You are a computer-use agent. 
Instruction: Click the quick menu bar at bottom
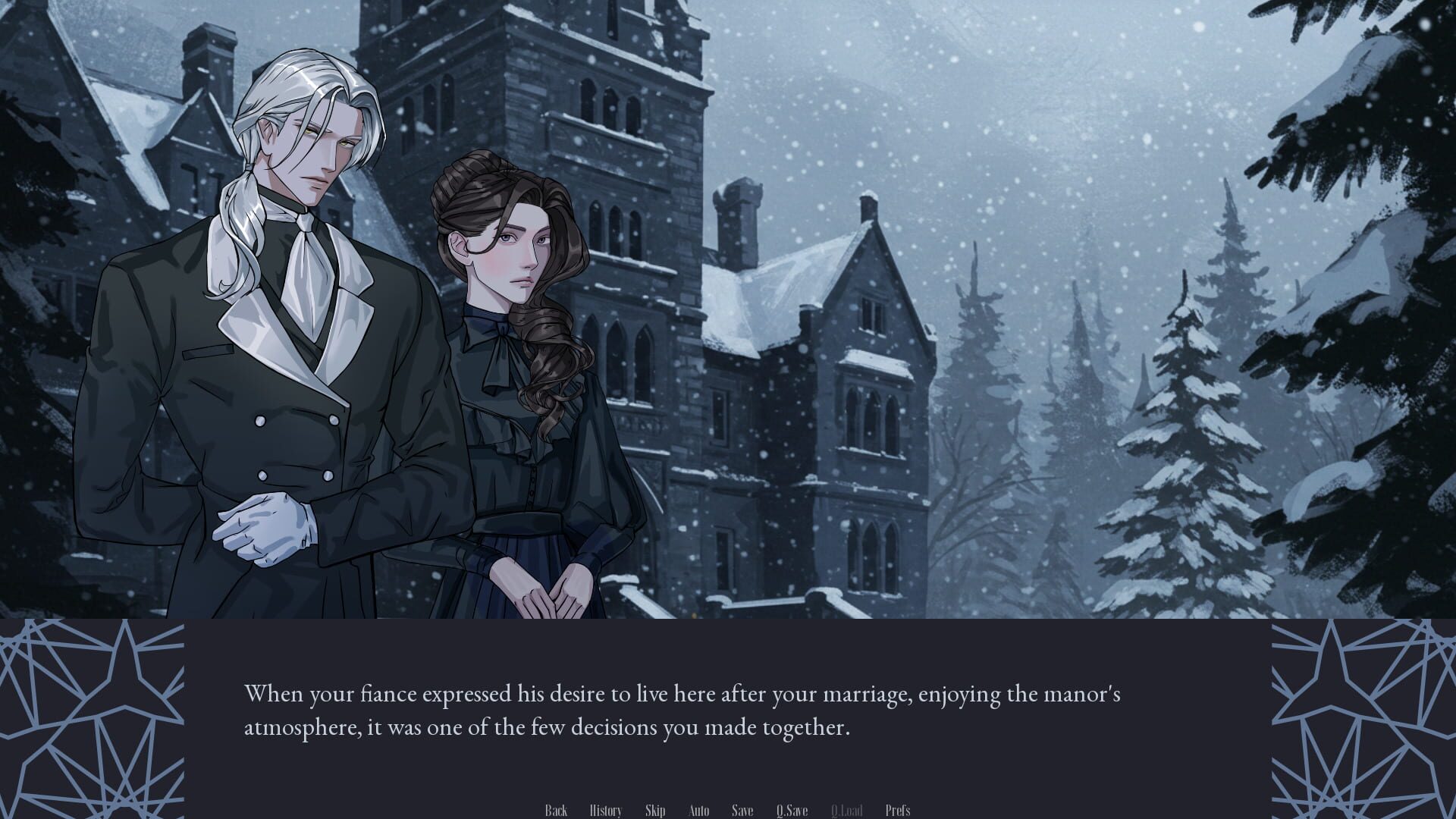(728, 810)
